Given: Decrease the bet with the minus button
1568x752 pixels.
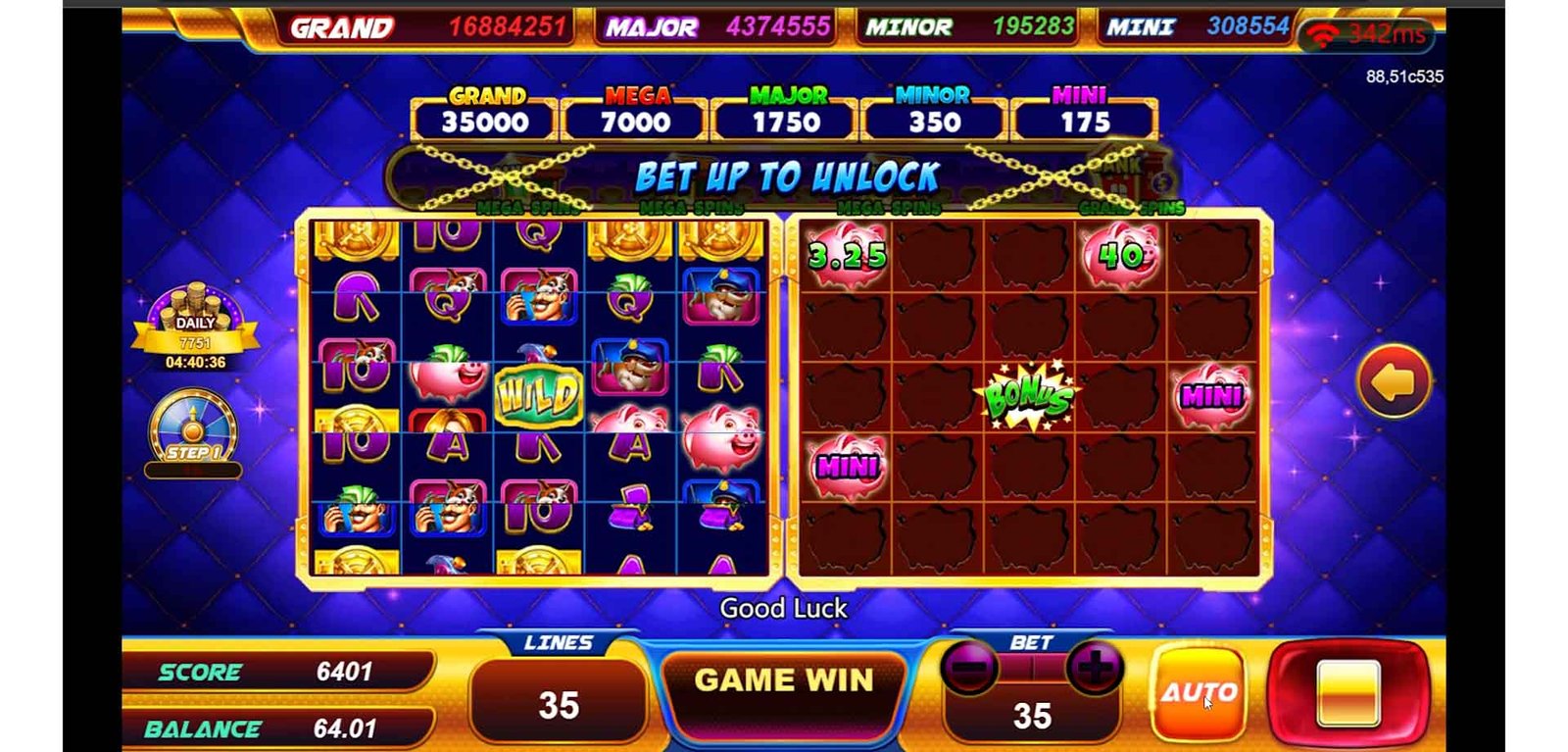Looking at the screenshot, I should 969,670.
